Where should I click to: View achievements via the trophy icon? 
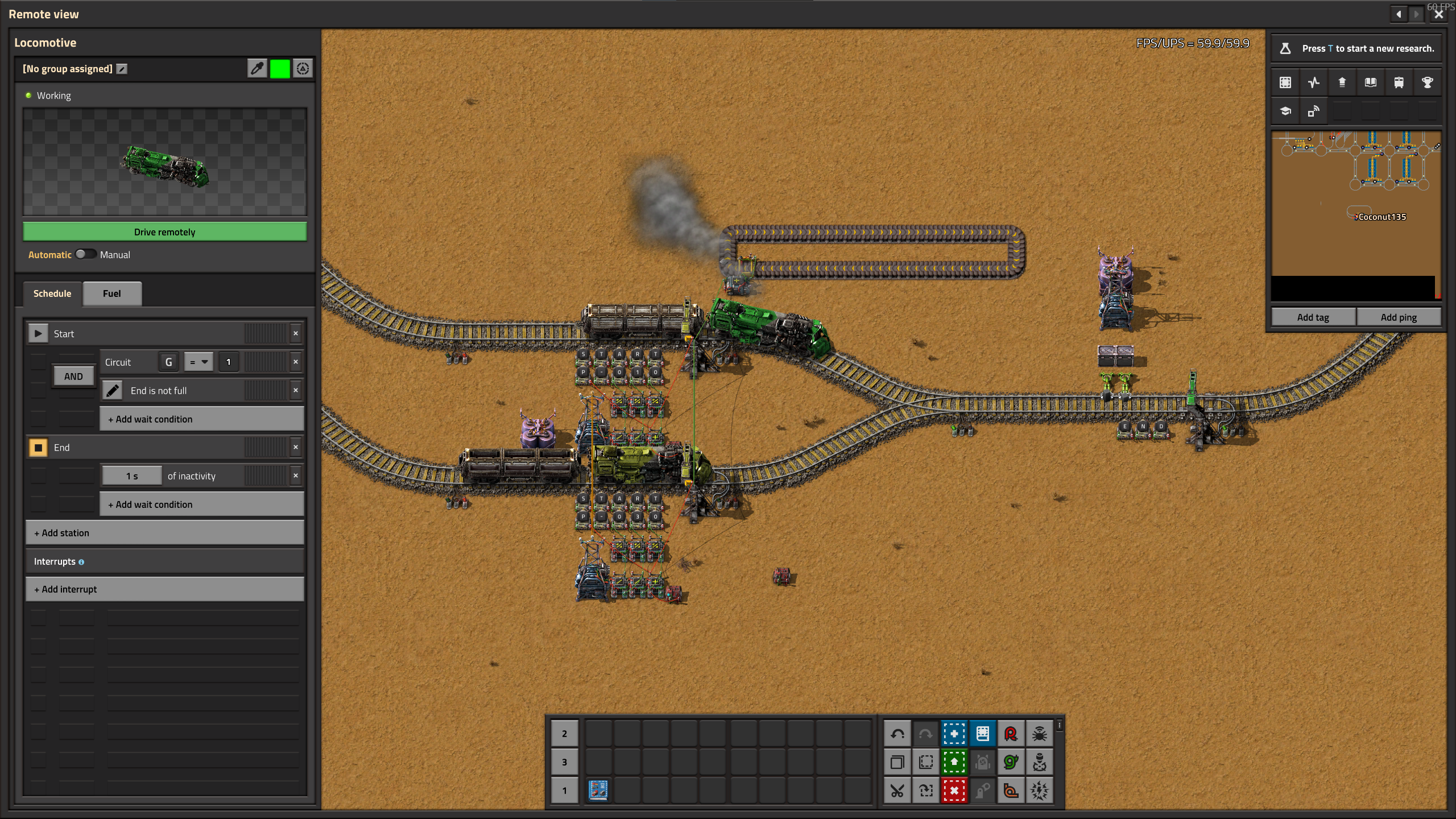tap(1428, 82)
